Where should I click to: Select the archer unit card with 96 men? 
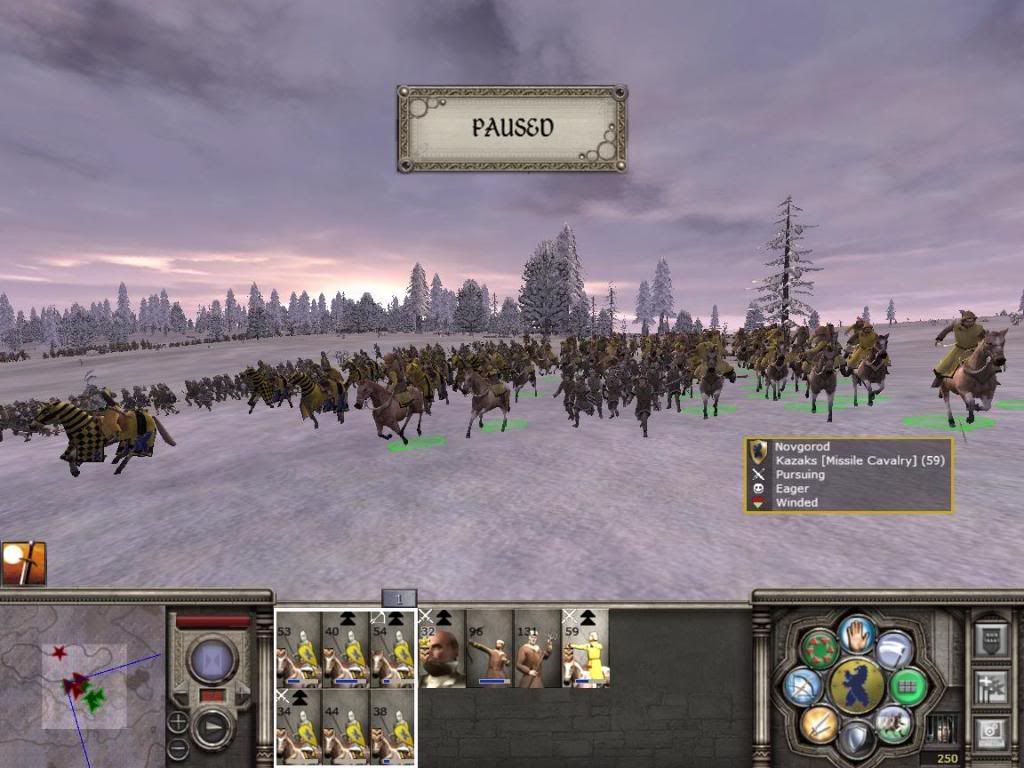pyautogui.click(x=490, y=649)
